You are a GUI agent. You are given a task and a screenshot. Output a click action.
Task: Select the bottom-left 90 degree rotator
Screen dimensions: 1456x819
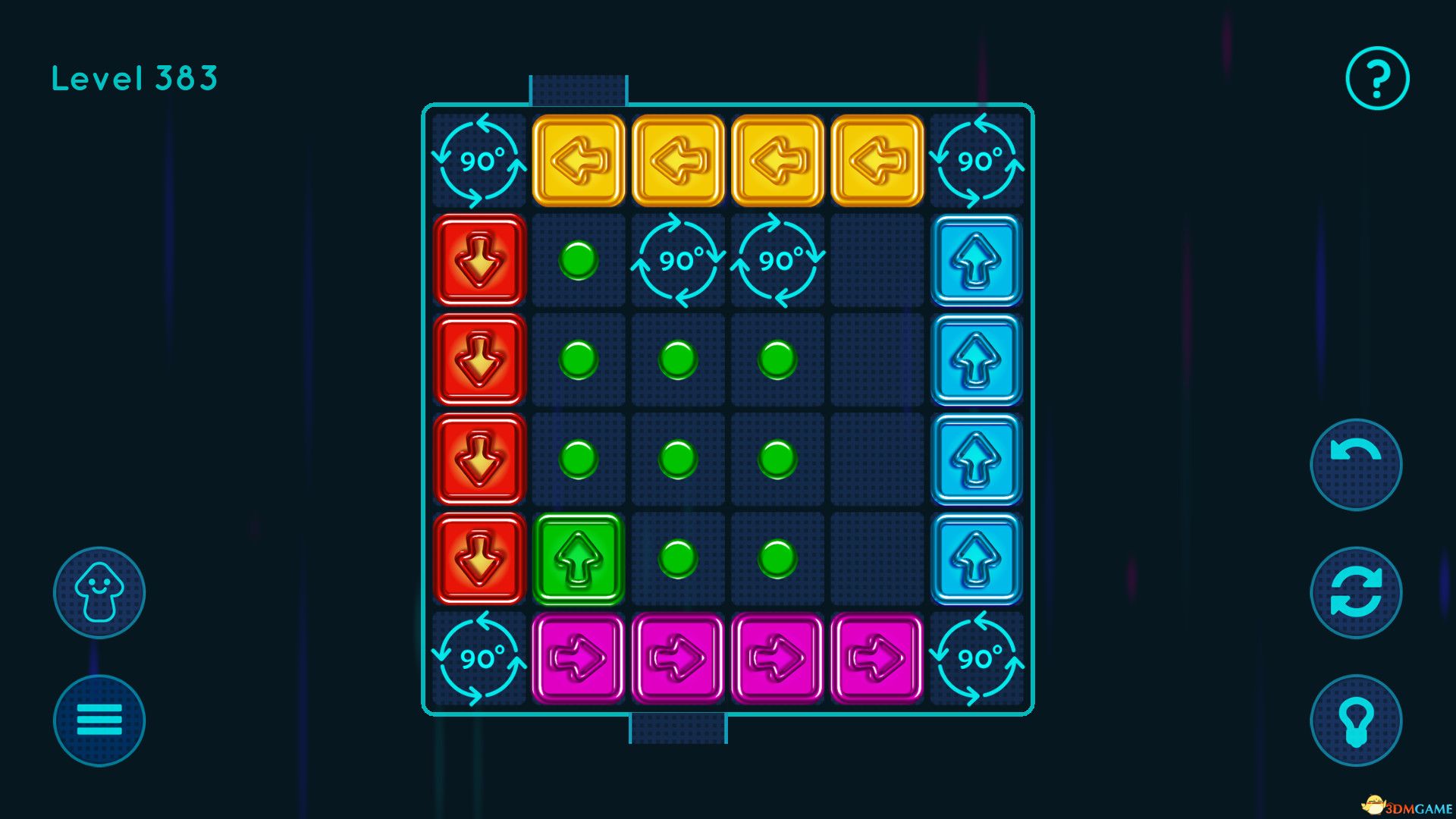(x=478, y=658)
